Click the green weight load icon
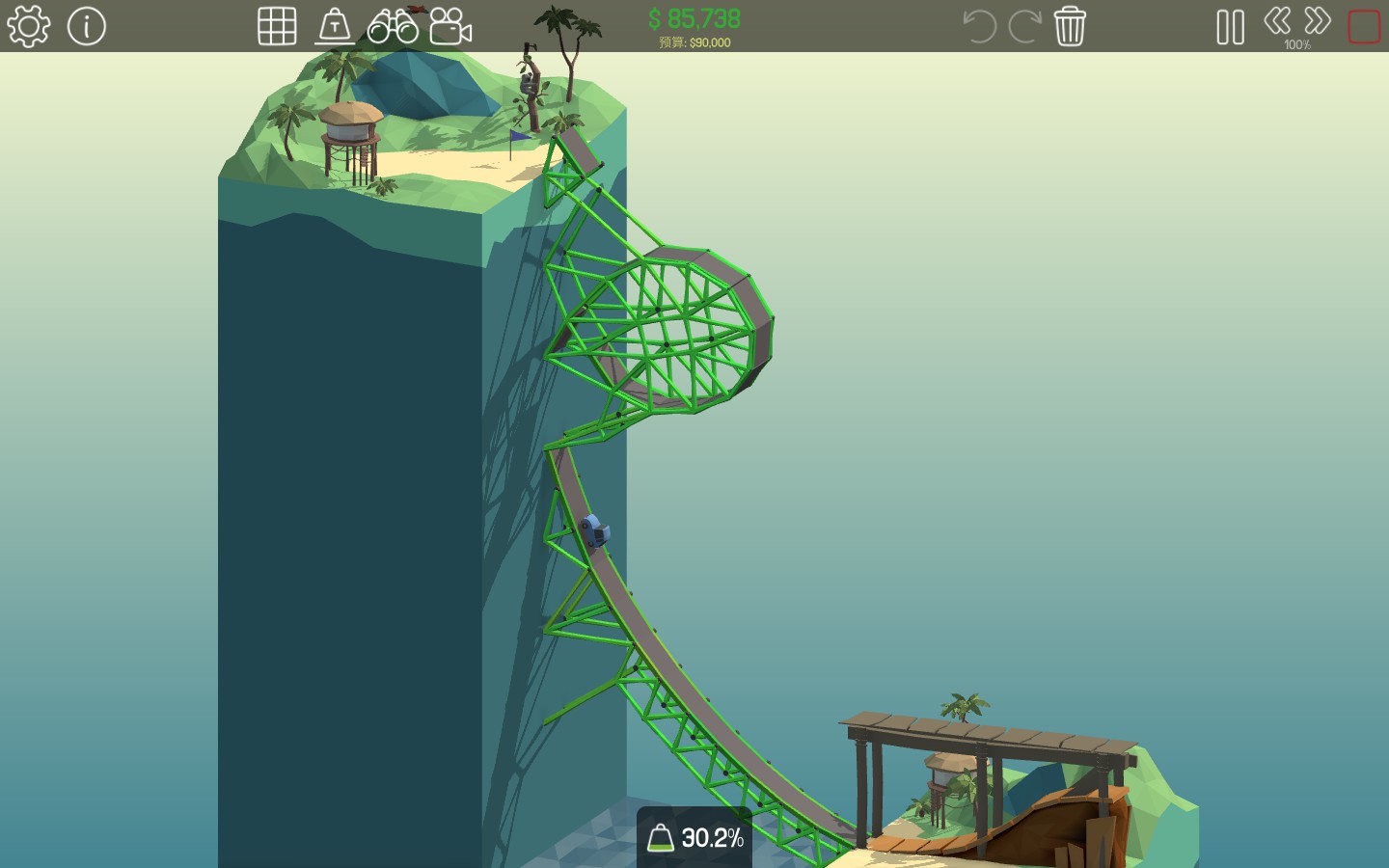Screen dimensions: 1389x868 pos(663,838)
